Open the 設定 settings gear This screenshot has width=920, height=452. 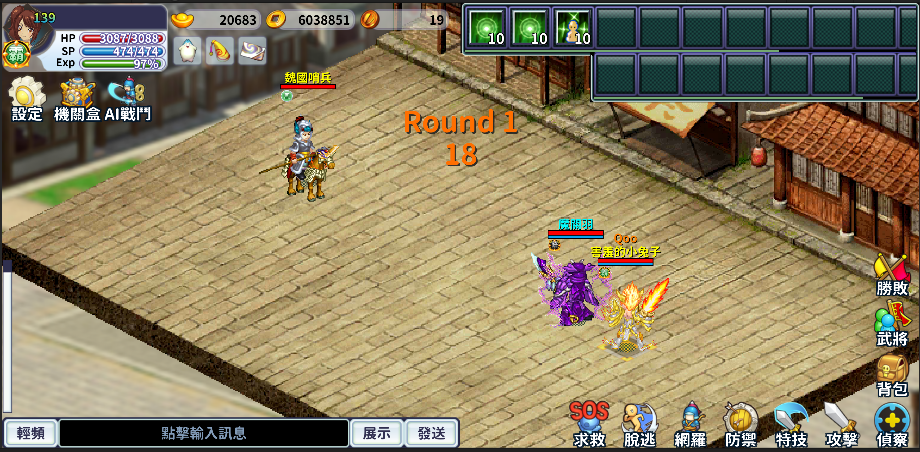(x=27, y=98)
